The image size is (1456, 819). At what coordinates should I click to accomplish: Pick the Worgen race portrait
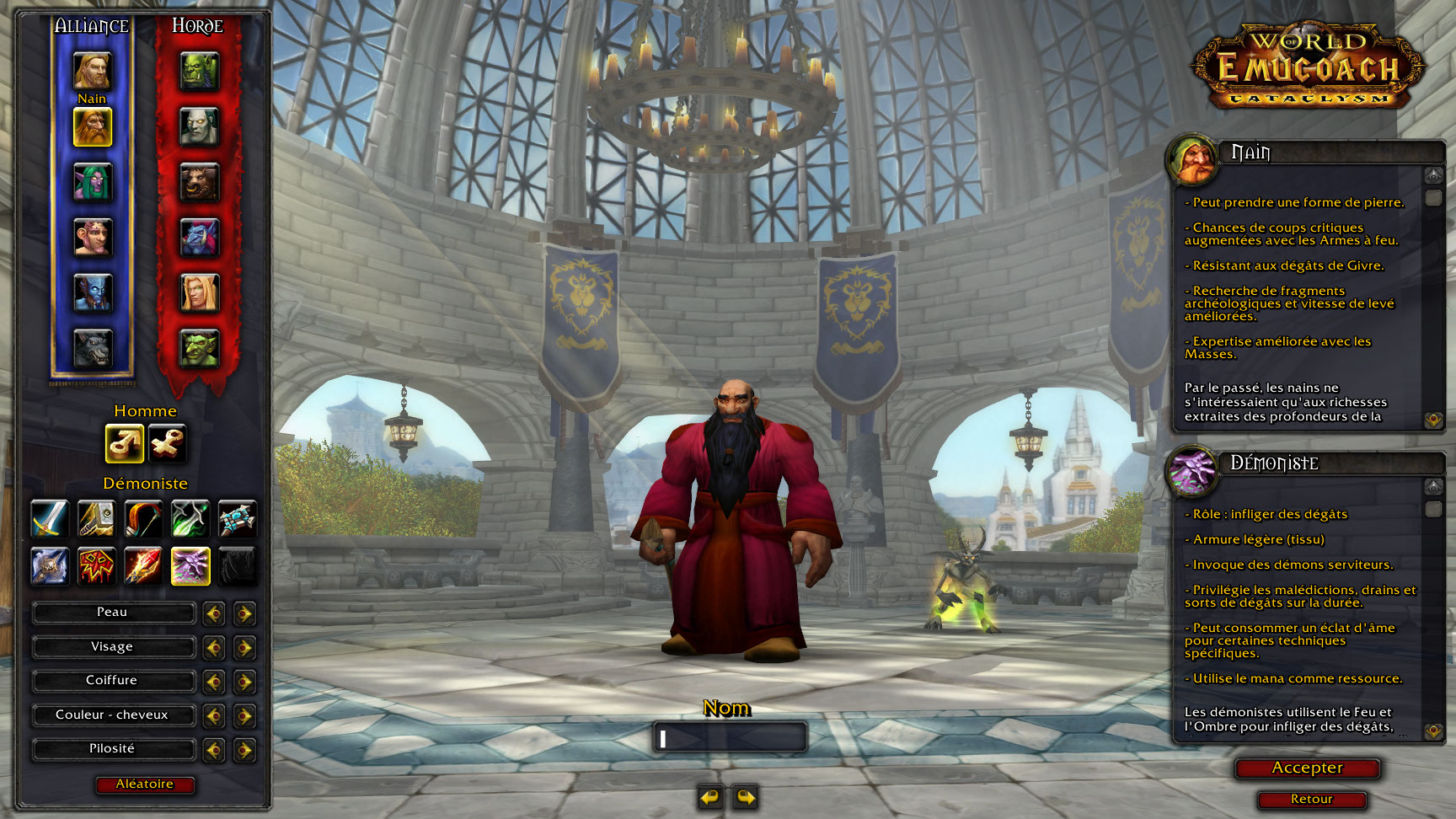[92, 348]
